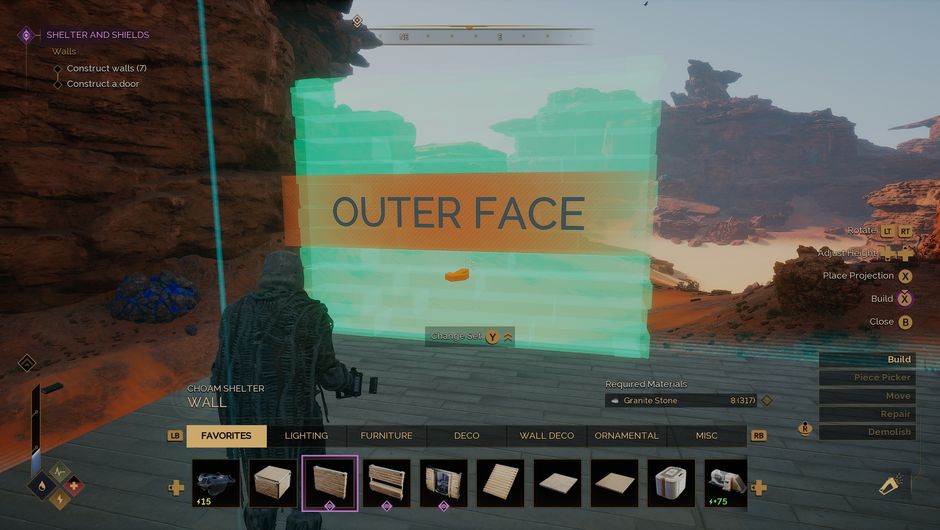Choose the wooden cube foundation piece
The height and width of the screenshot is (530, 940).
click(x=273, y=484)
